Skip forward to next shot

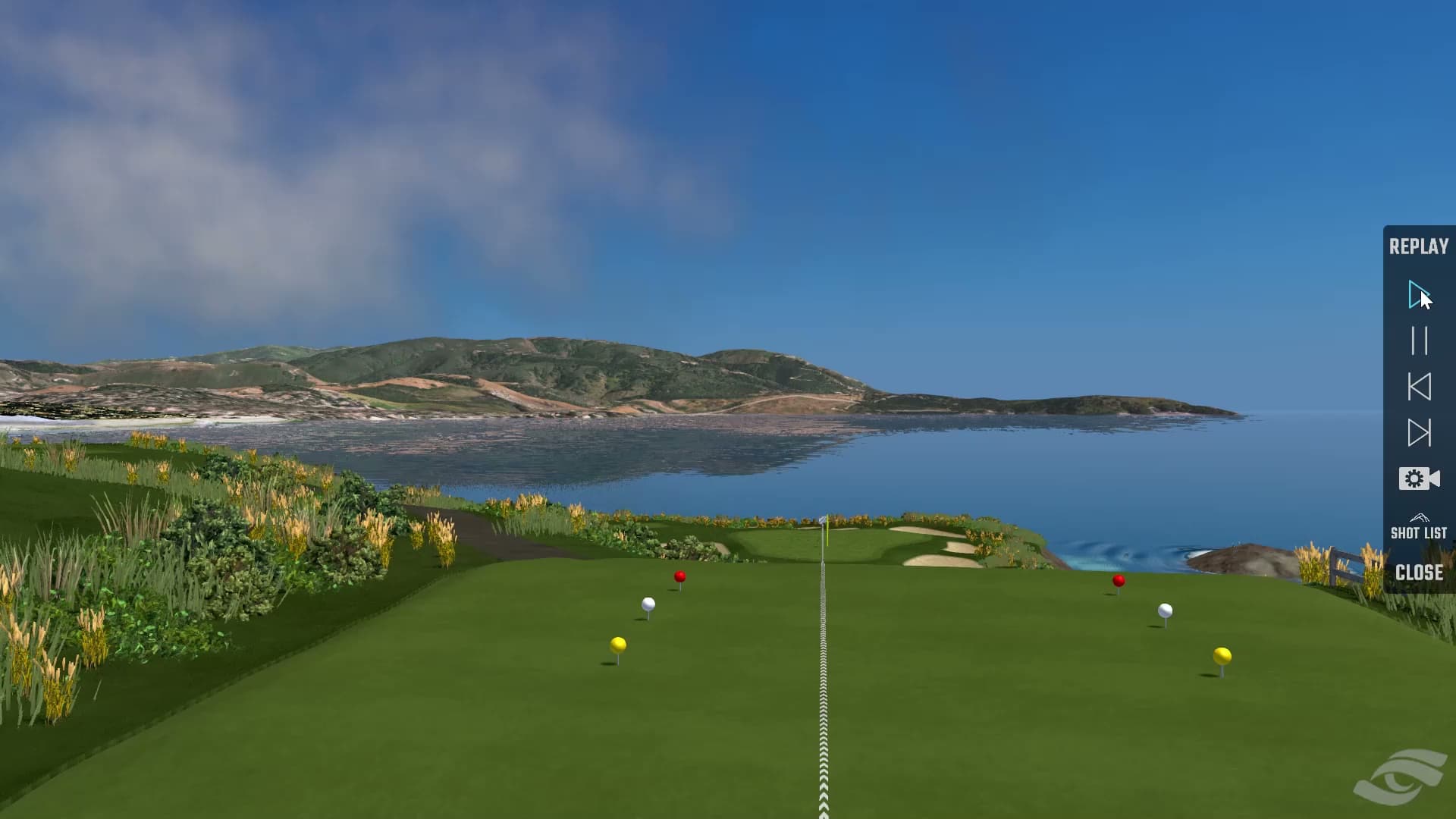click(x=1419, y=433)
